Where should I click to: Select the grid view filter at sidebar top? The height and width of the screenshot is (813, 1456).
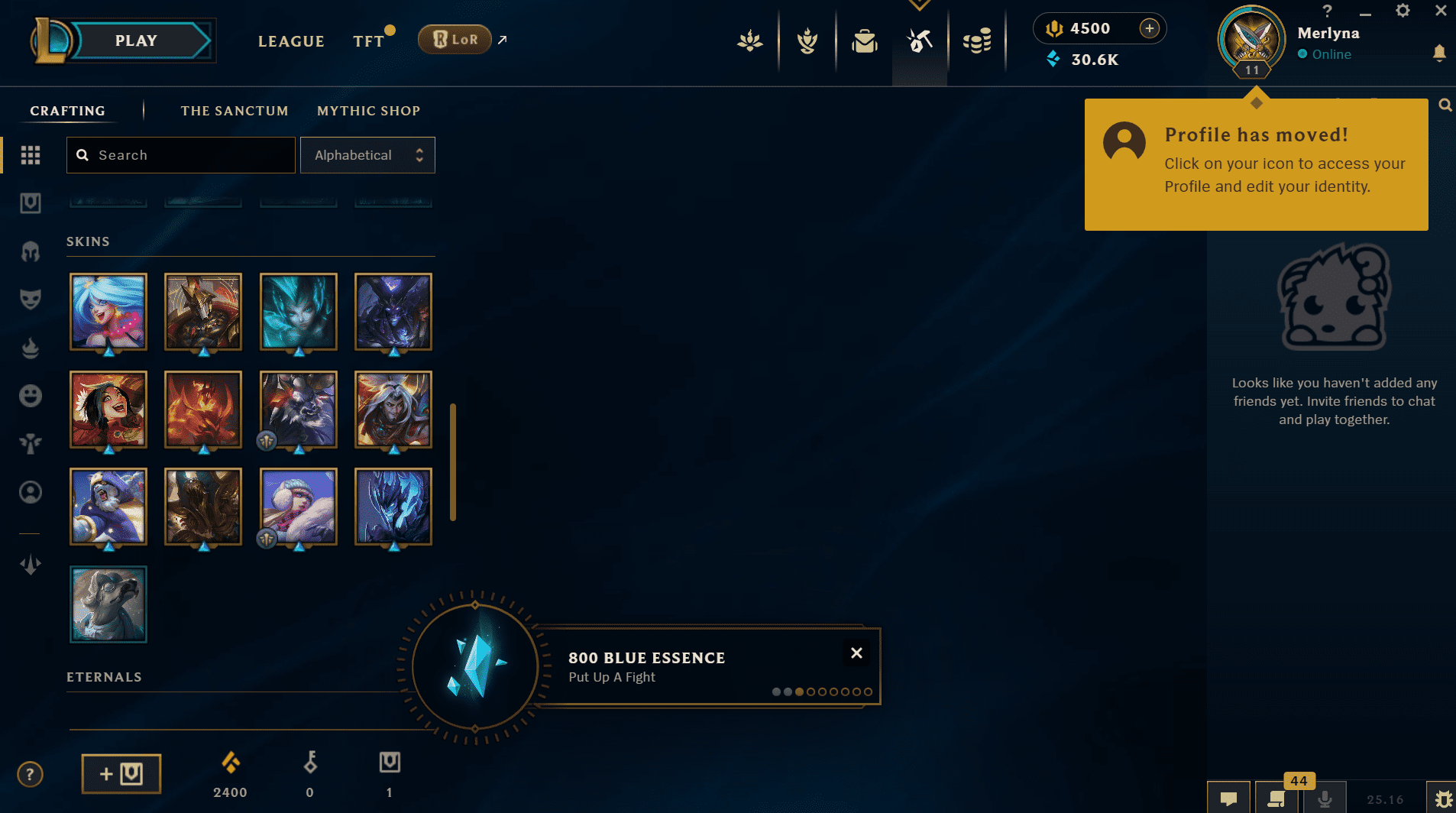[x=30, y=154]
